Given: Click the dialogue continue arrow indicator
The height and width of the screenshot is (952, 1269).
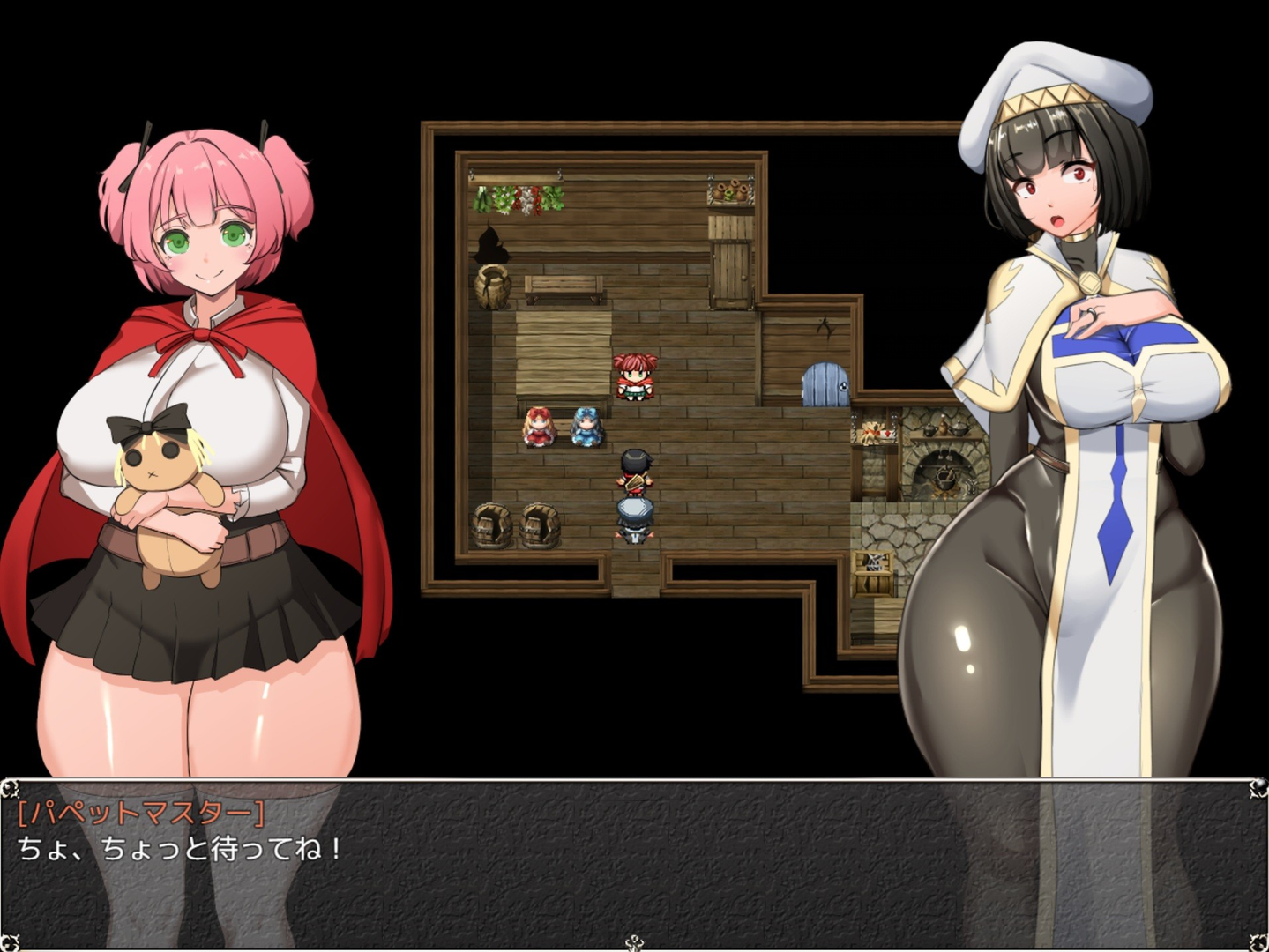Looking at the screenshot, I should pos(634,943).
